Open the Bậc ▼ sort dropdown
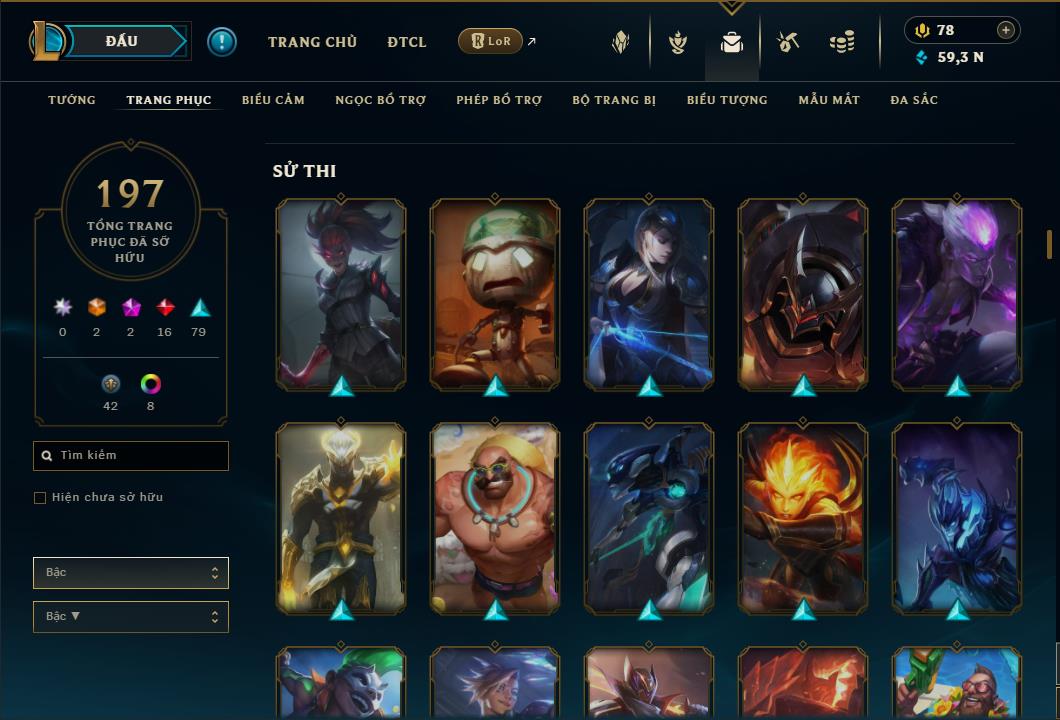The width and height of the screenshot is (1060, 720). click(x=131, y=616)
